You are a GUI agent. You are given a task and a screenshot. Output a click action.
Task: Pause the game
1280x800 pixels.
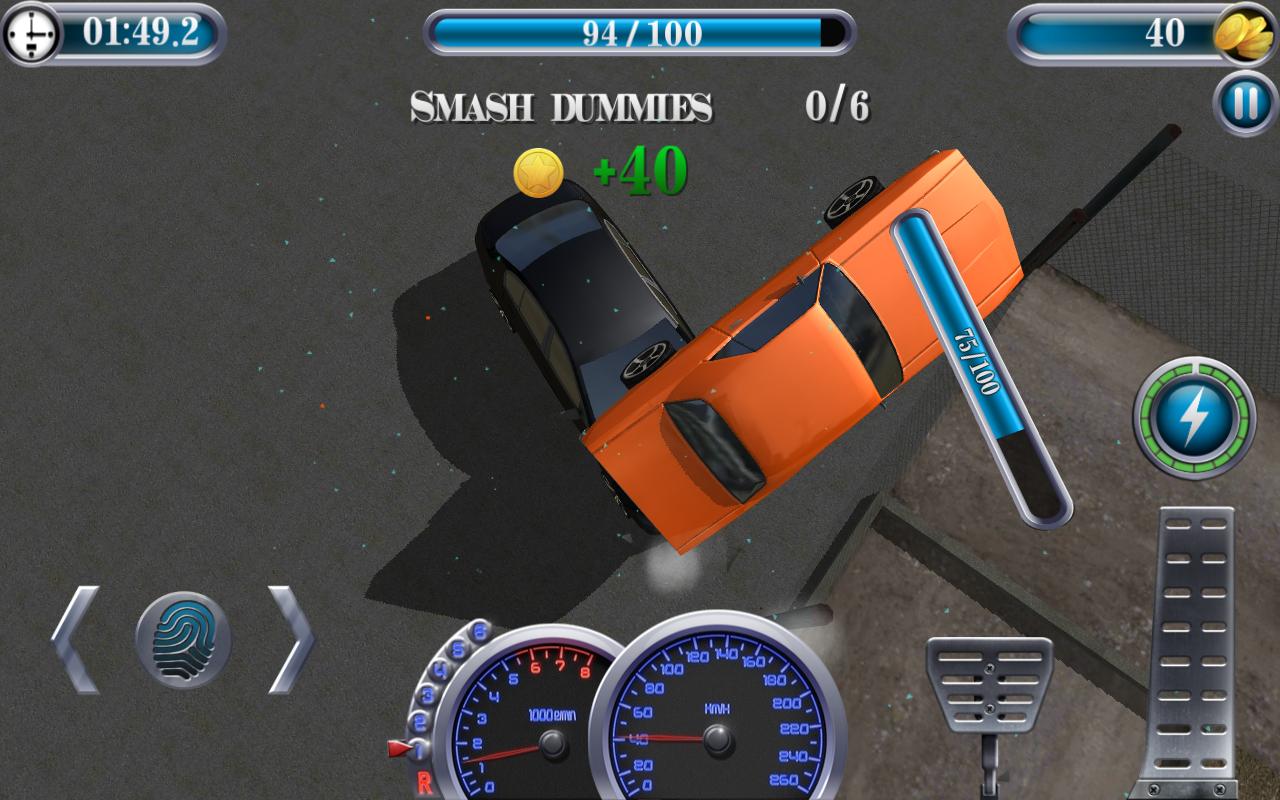(x=1245, y=103)
